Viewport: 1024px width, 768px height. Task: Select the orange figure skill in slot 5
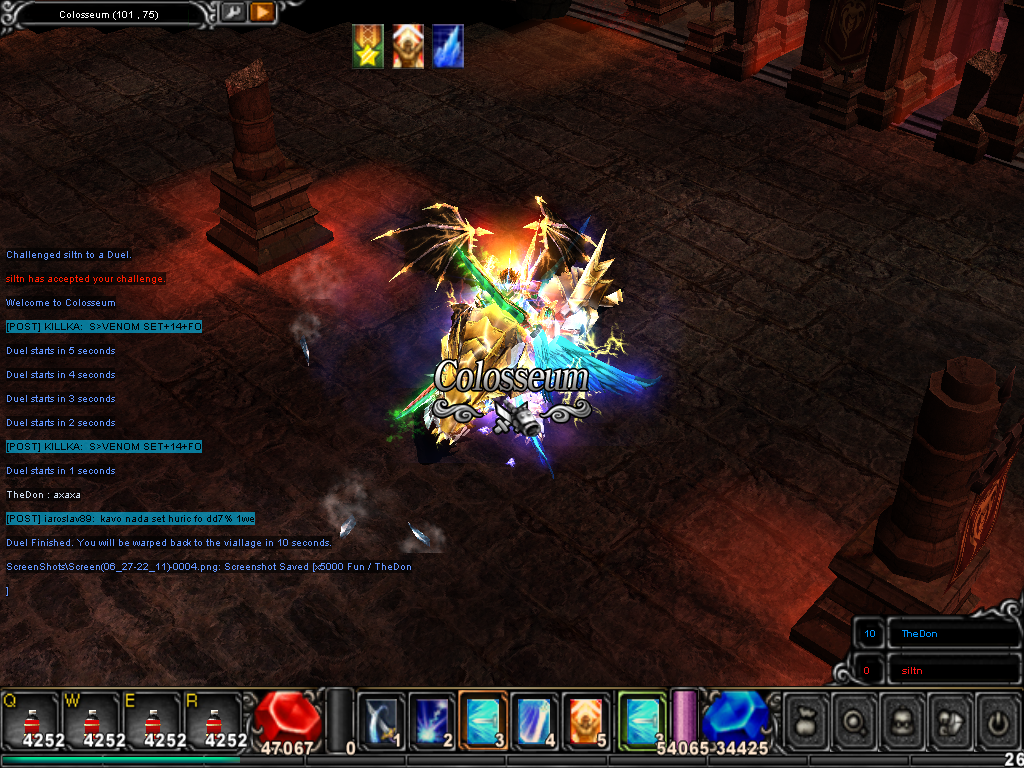point(587,720)
